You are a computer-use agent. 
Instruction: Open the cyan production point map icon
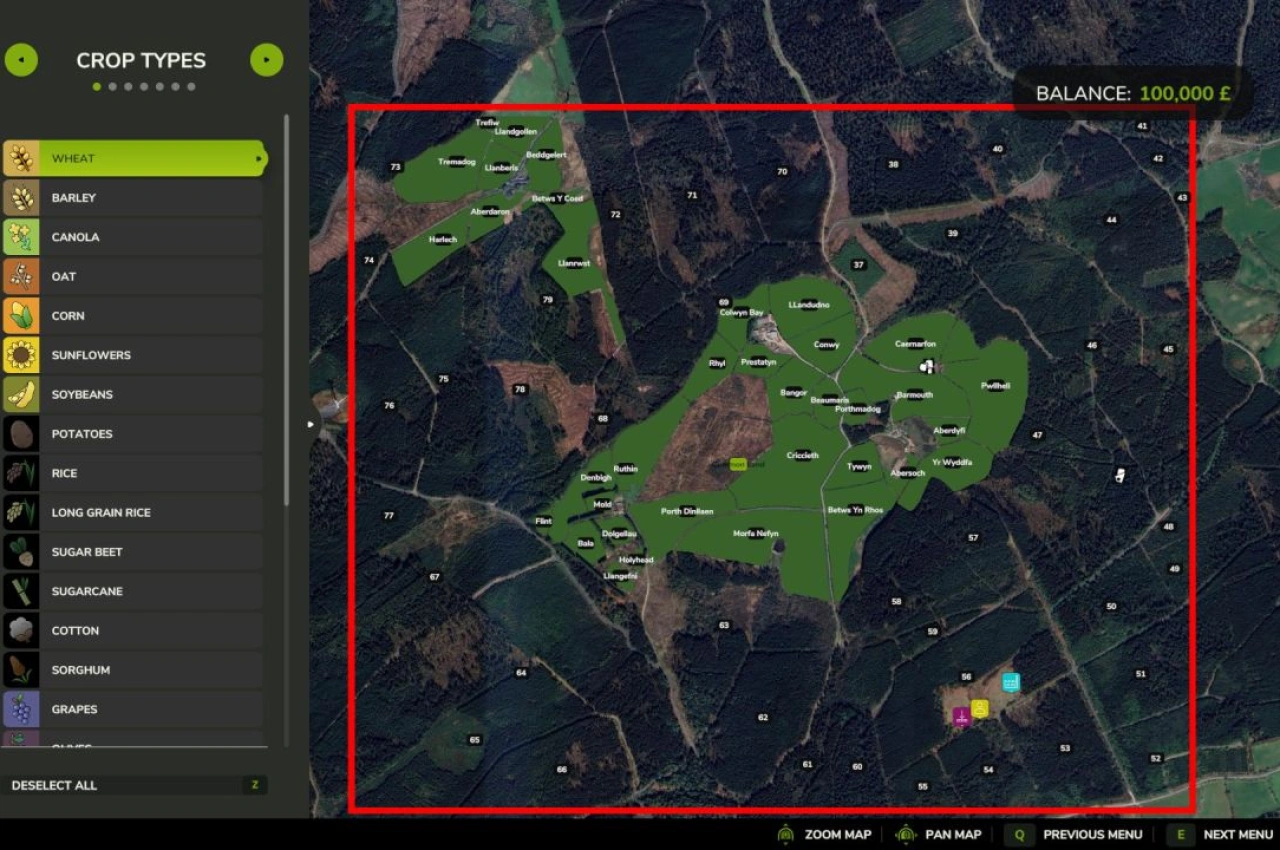1010,681
